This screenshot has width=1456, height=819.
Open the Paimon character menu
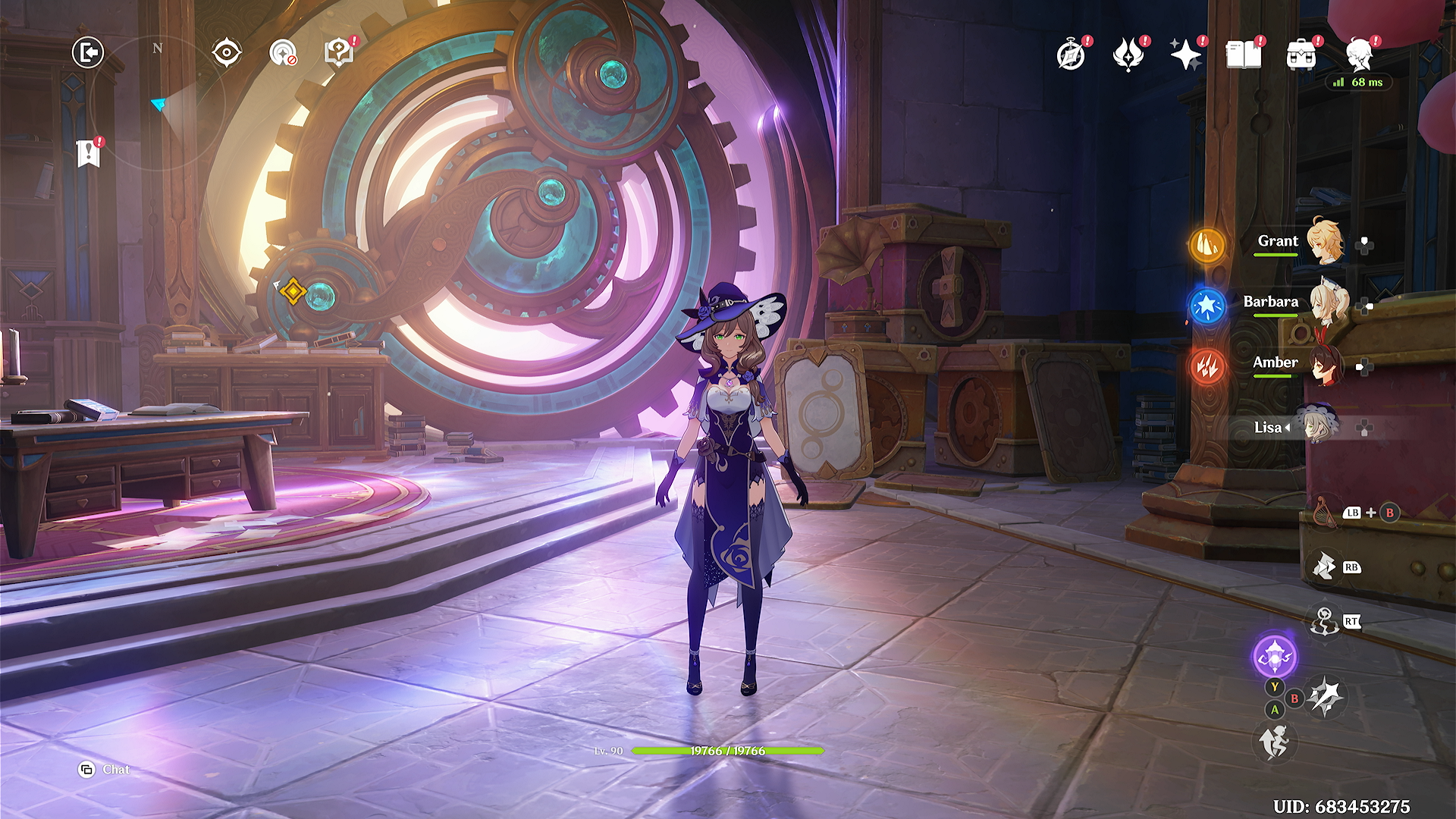click(x=1360, y=55)
